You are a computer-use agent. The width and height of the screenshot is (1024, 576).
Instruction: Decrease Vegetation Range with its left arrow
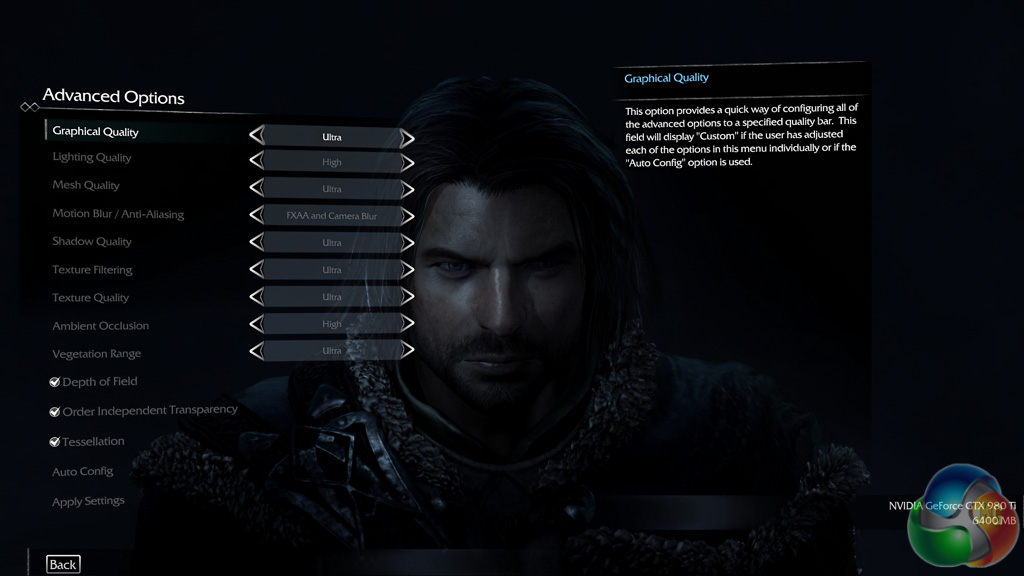click(257, 351)
